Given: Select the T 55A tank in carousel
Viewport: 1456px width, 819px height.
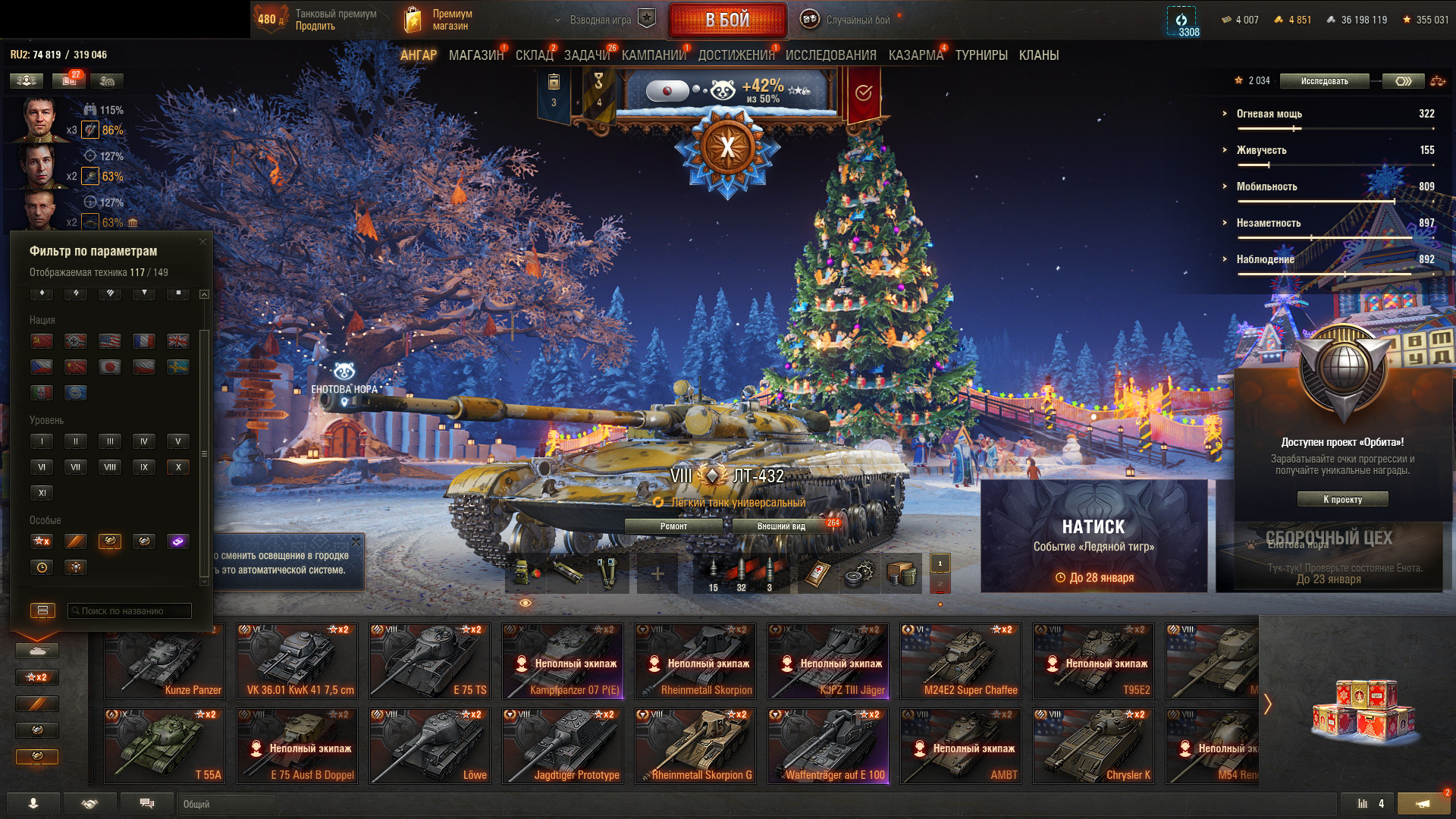Looking at the screenshot, I should tap(165, 745).
